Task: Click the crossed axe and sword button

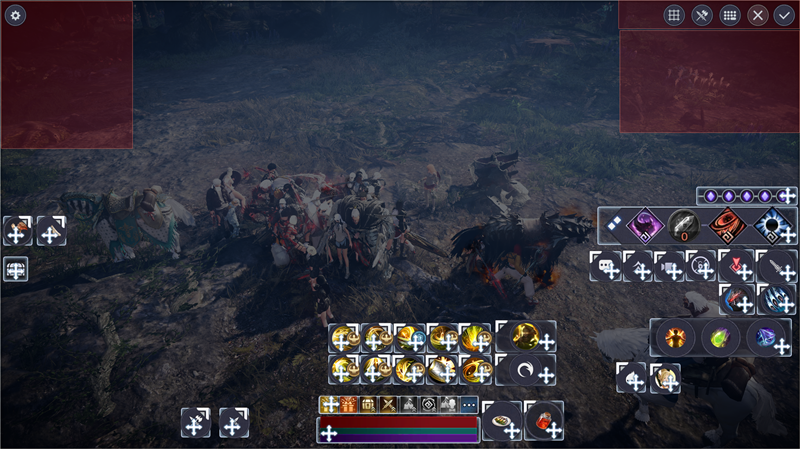Action: 702,15
